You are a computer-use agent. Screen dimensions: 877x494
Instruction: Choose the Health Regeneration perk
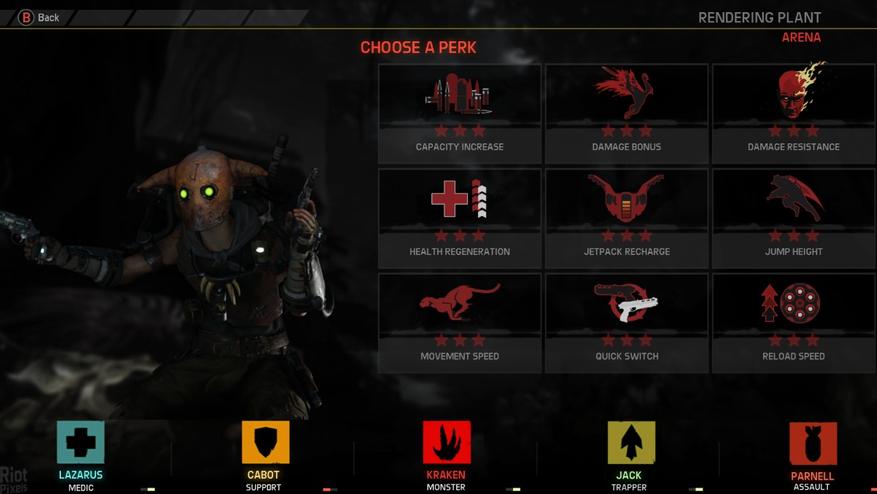point(459,218)
